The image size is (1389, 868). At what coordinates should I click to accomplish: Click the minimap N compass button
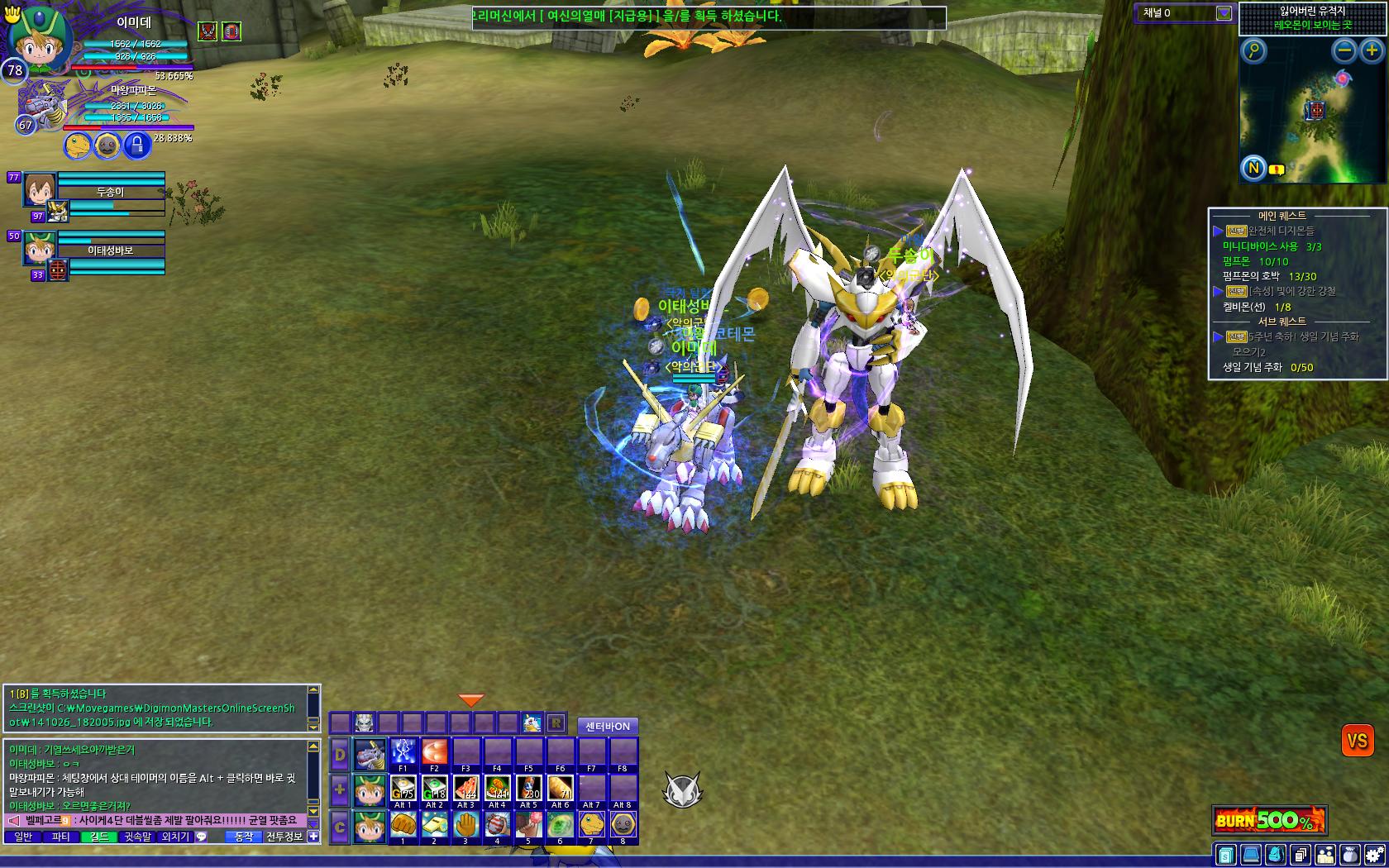pos(1253,169)
